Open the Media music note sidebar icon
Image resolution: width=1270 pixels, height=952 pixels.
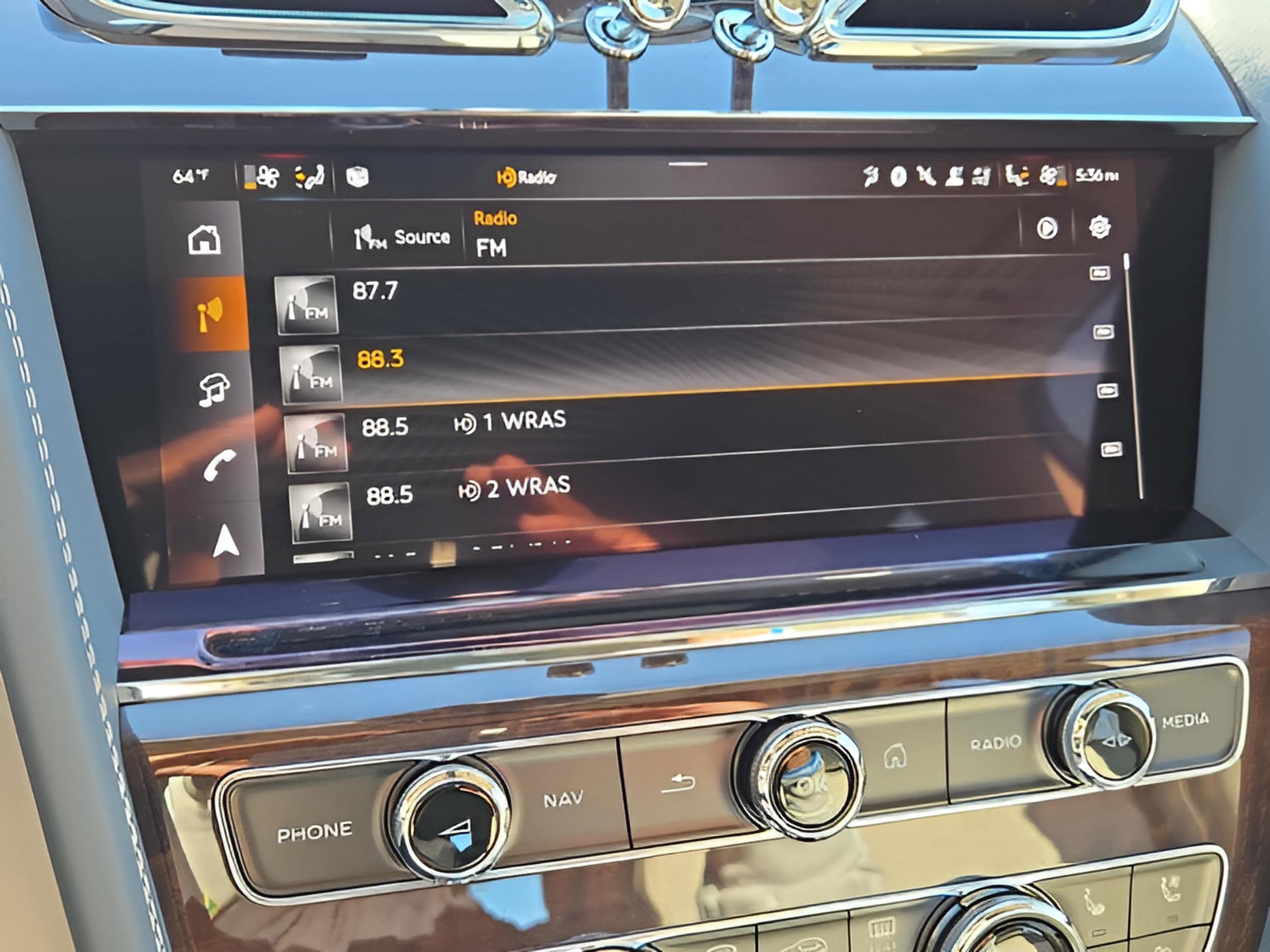214,388
